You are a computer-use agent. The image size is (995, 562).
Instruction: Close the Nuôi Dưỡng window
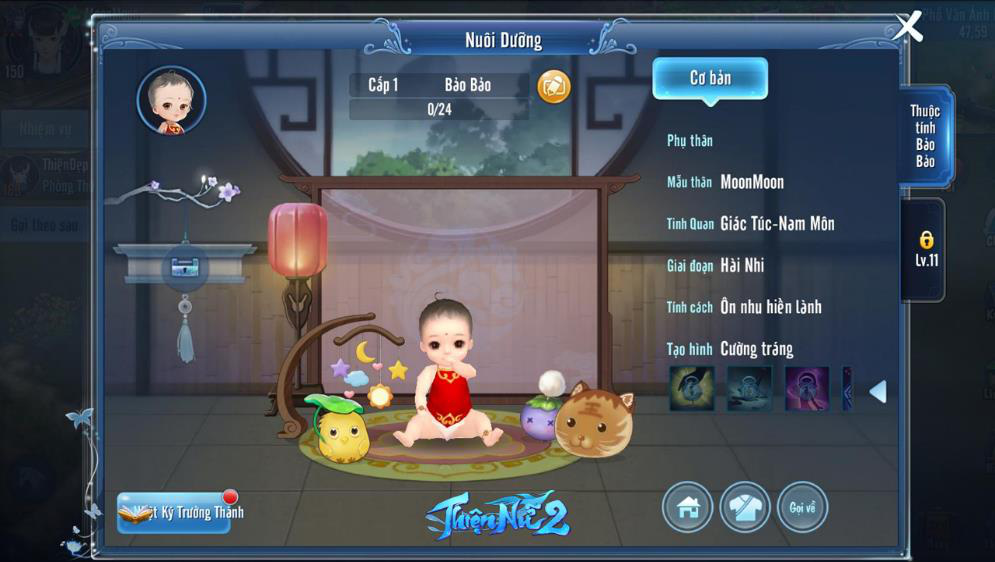tap(908, 27)
